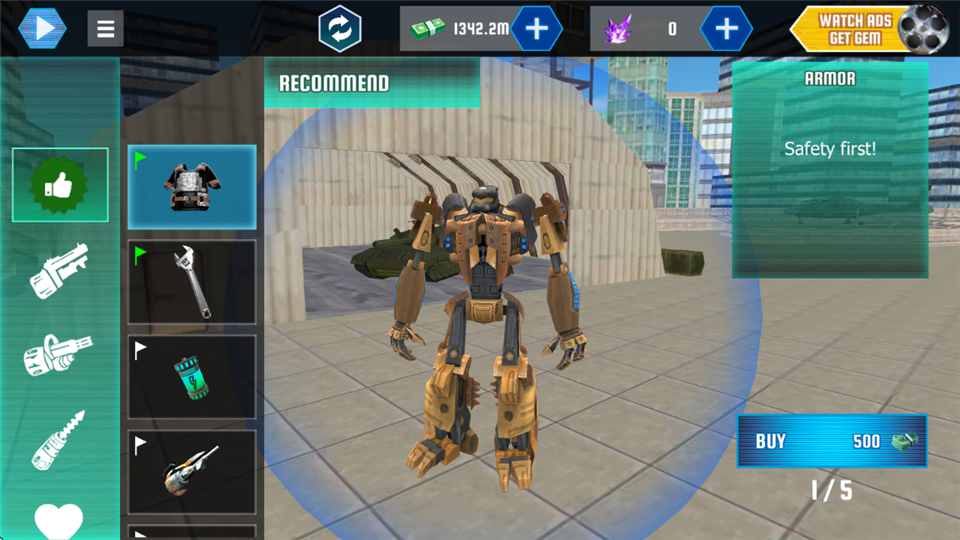Select the green energy canister item
Image resolution: width=960 pixels, height=540 pixels.
tap(192, 377)
